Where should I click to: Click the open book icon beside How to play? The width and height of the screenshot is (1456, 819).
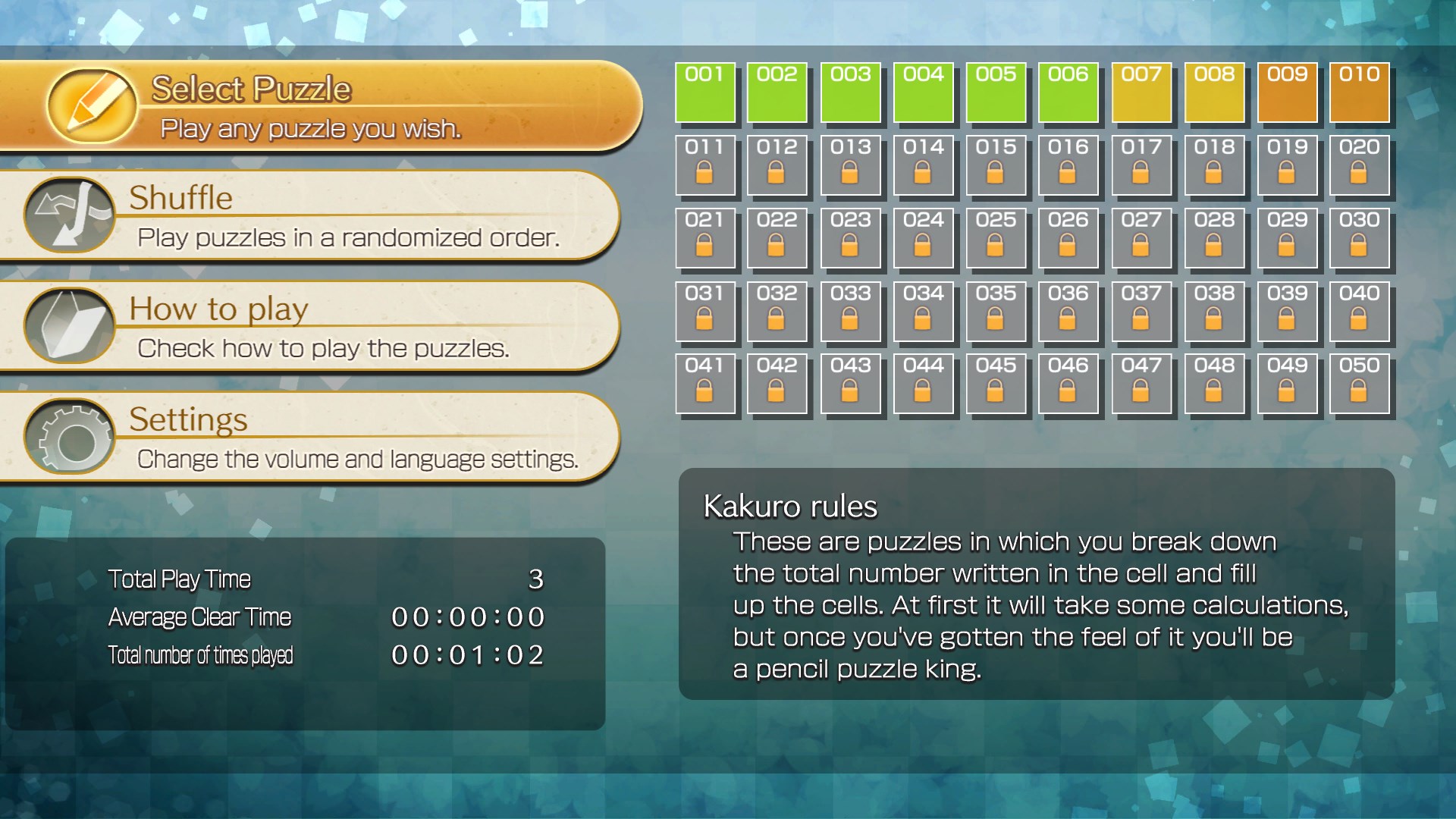tap(68, 326)
